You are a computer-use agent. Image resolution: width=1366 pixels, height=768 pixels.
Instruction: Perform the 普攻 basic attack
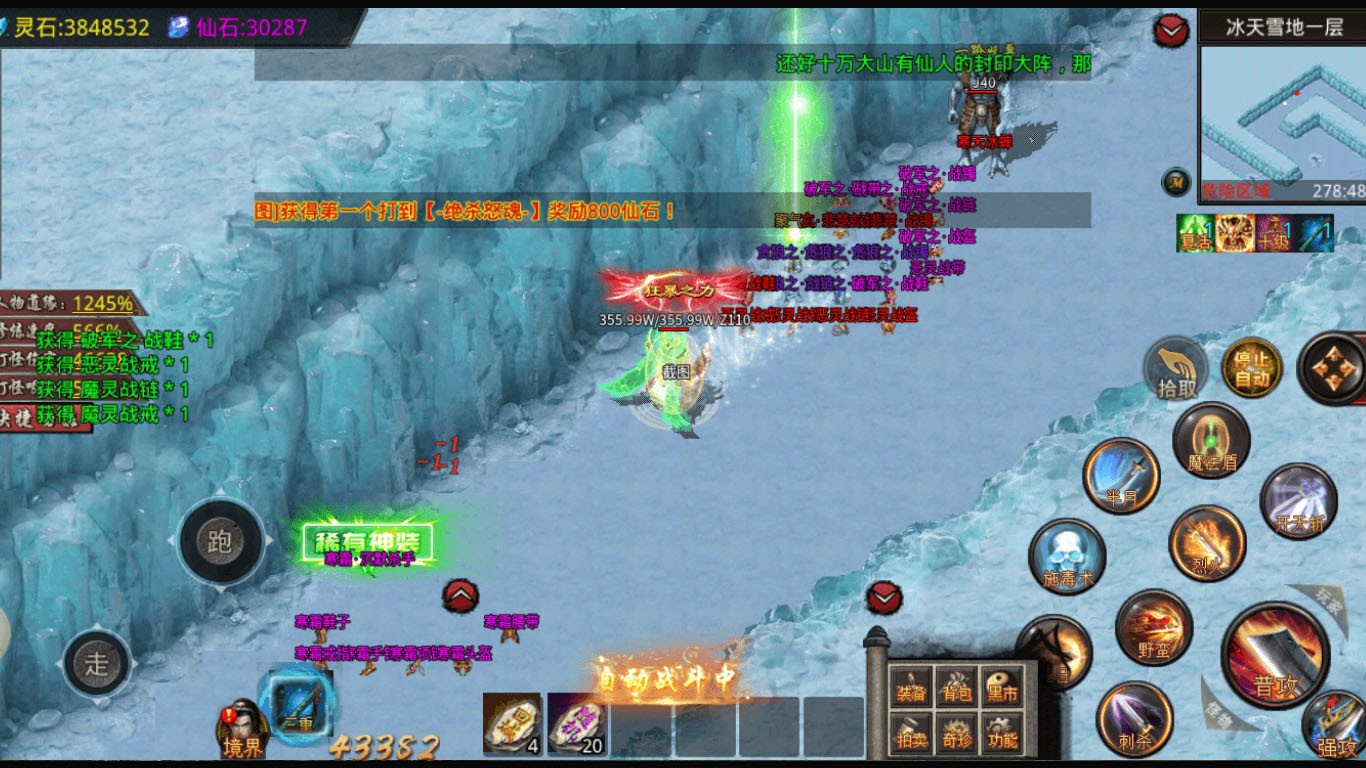(1275, 655)
